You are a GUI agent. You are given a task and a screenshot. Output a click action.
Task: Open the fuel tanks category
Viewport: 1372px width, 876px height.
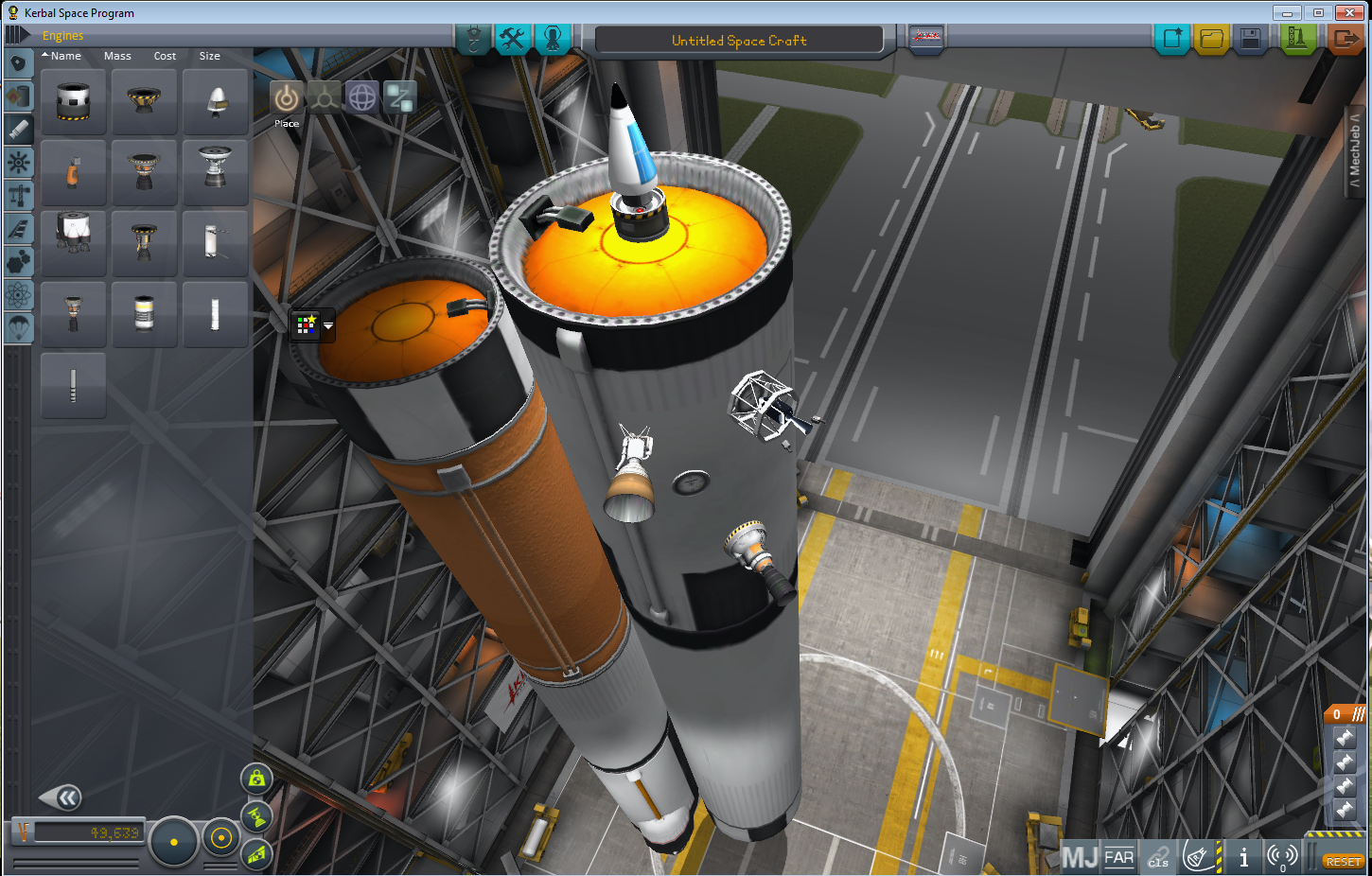tap(18, 96)
